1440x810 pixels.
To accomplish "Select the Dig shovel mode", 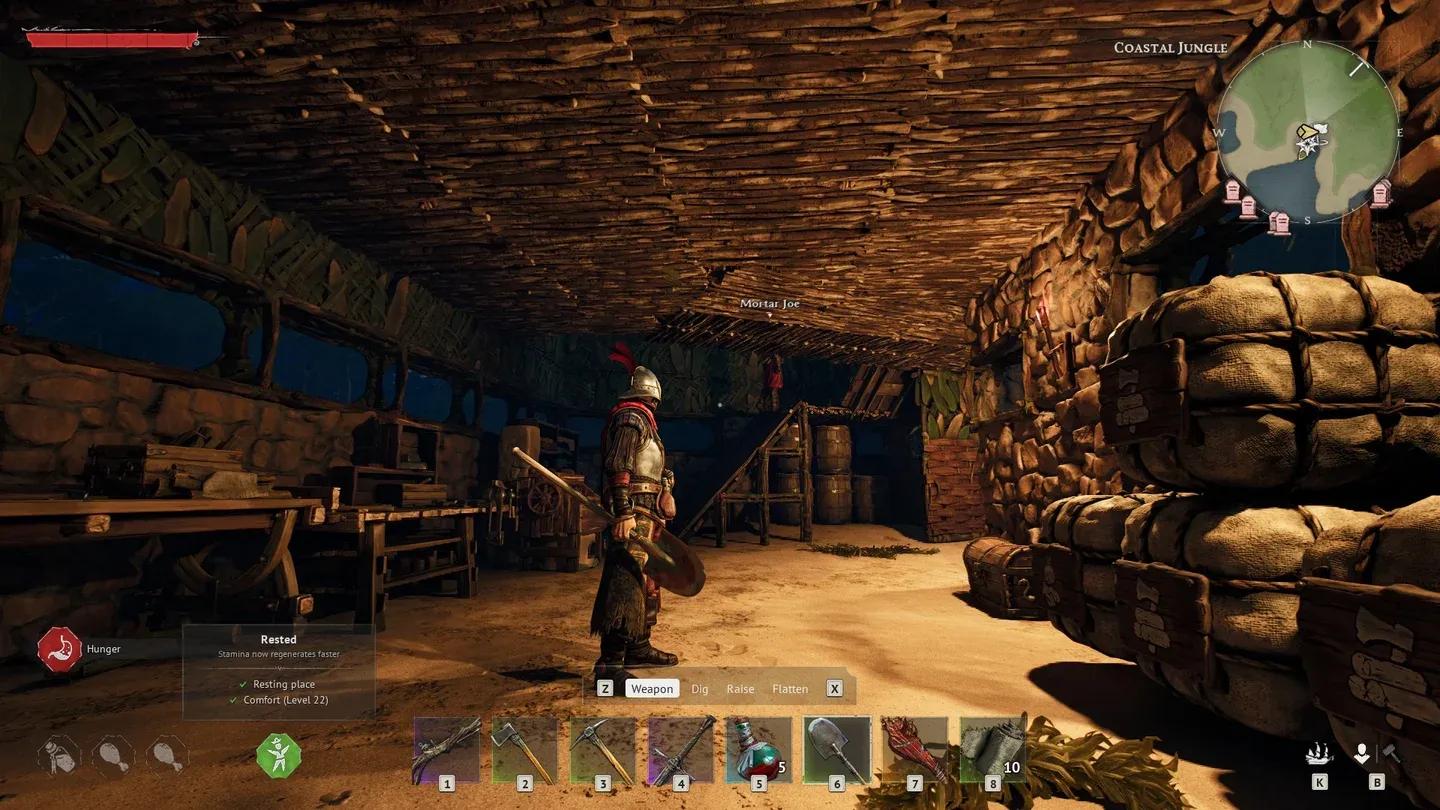I will point(699,689).
